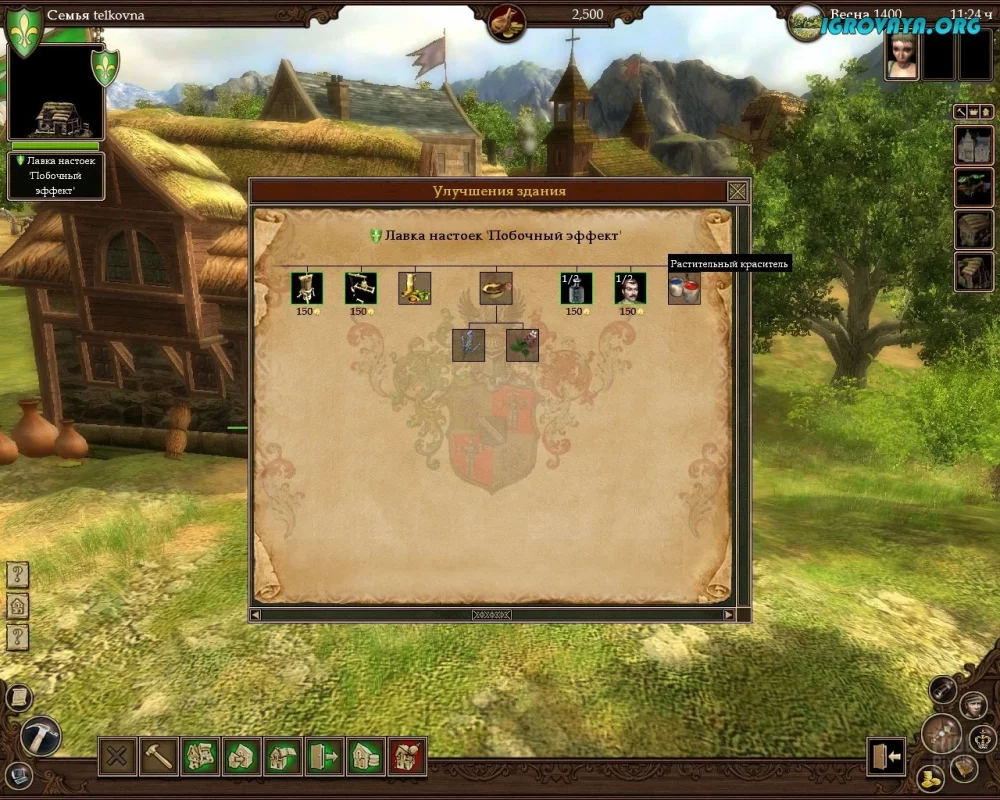This screenshot has width=1000, height=800.
Task: Select the stone residence building thumbnail
Action: pos(973,147)
